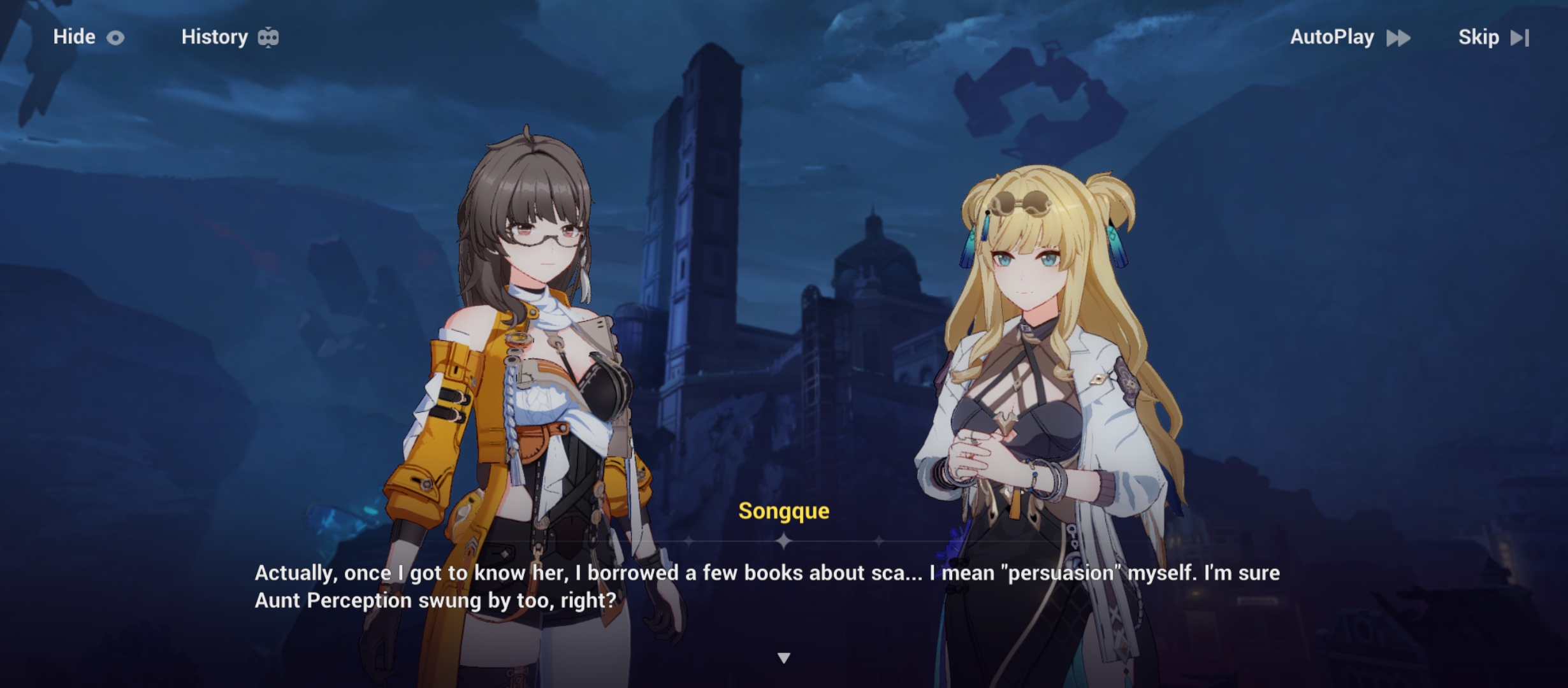Click the double-arrow AutoPlay icon

click(1400, 37)
